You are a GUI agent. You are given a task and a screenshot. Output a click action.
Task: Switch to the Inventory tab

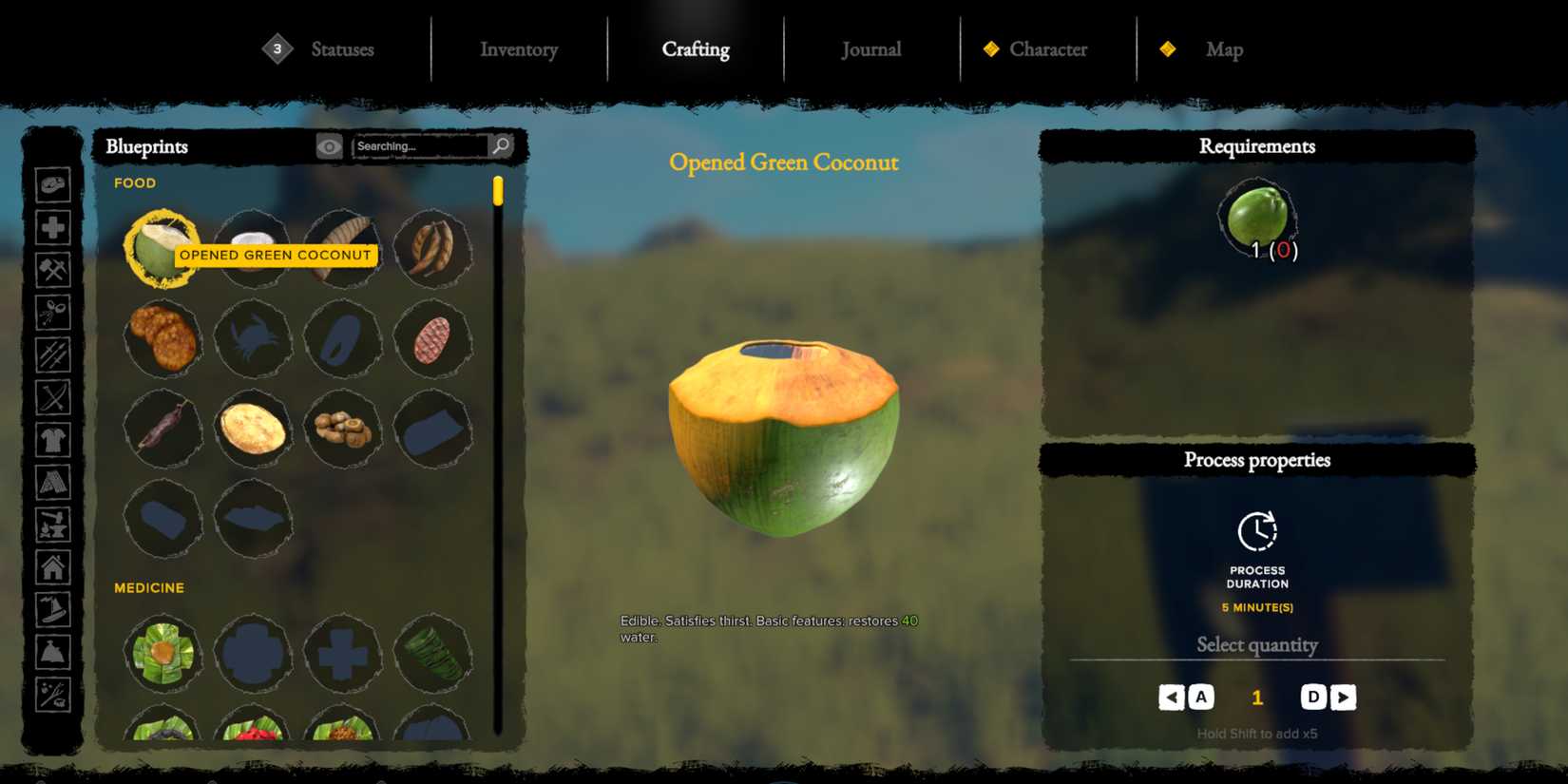pyautogui.click(x=518, y=49)
